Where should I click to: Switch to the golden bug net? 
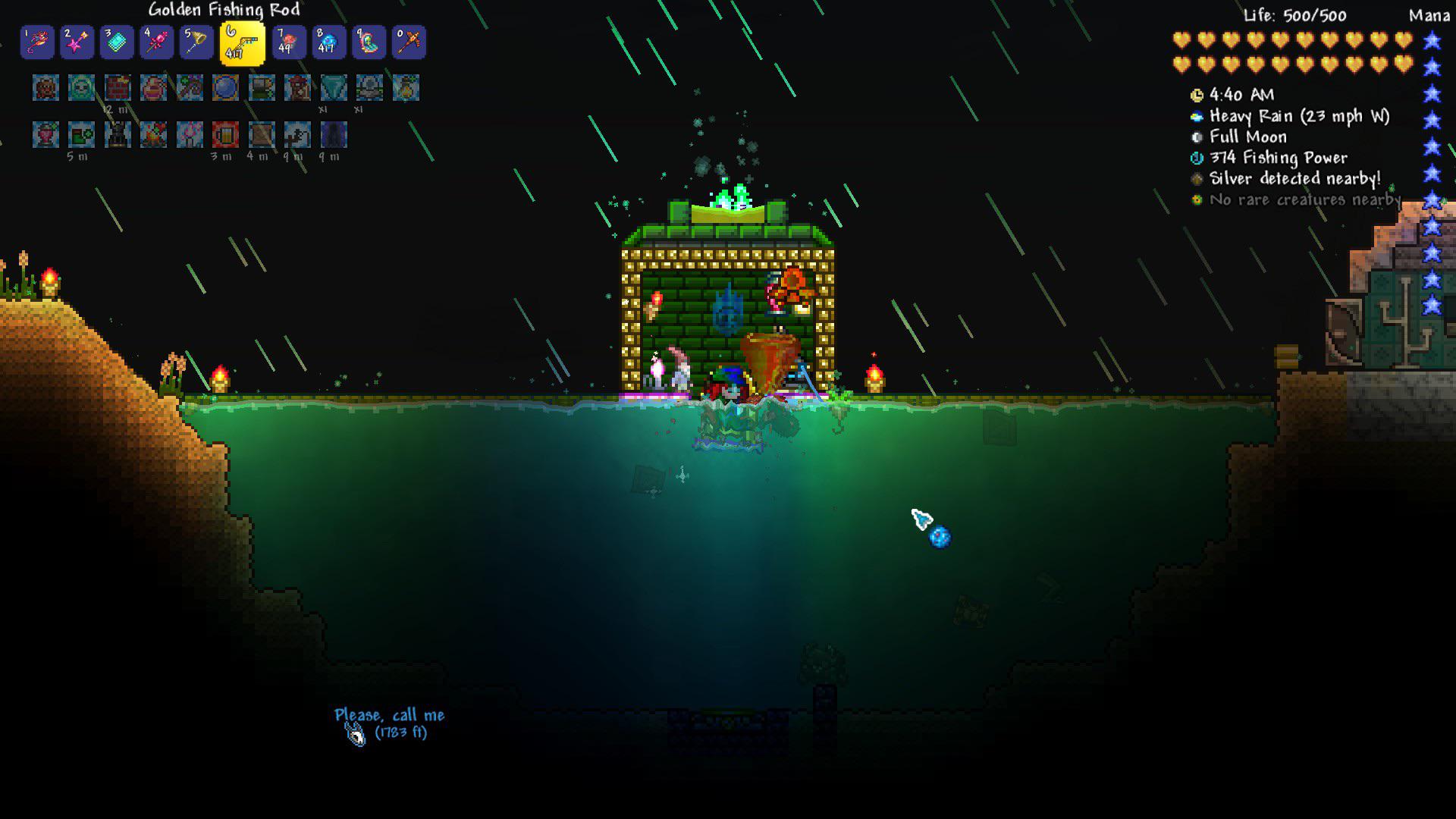coord(196,42)
